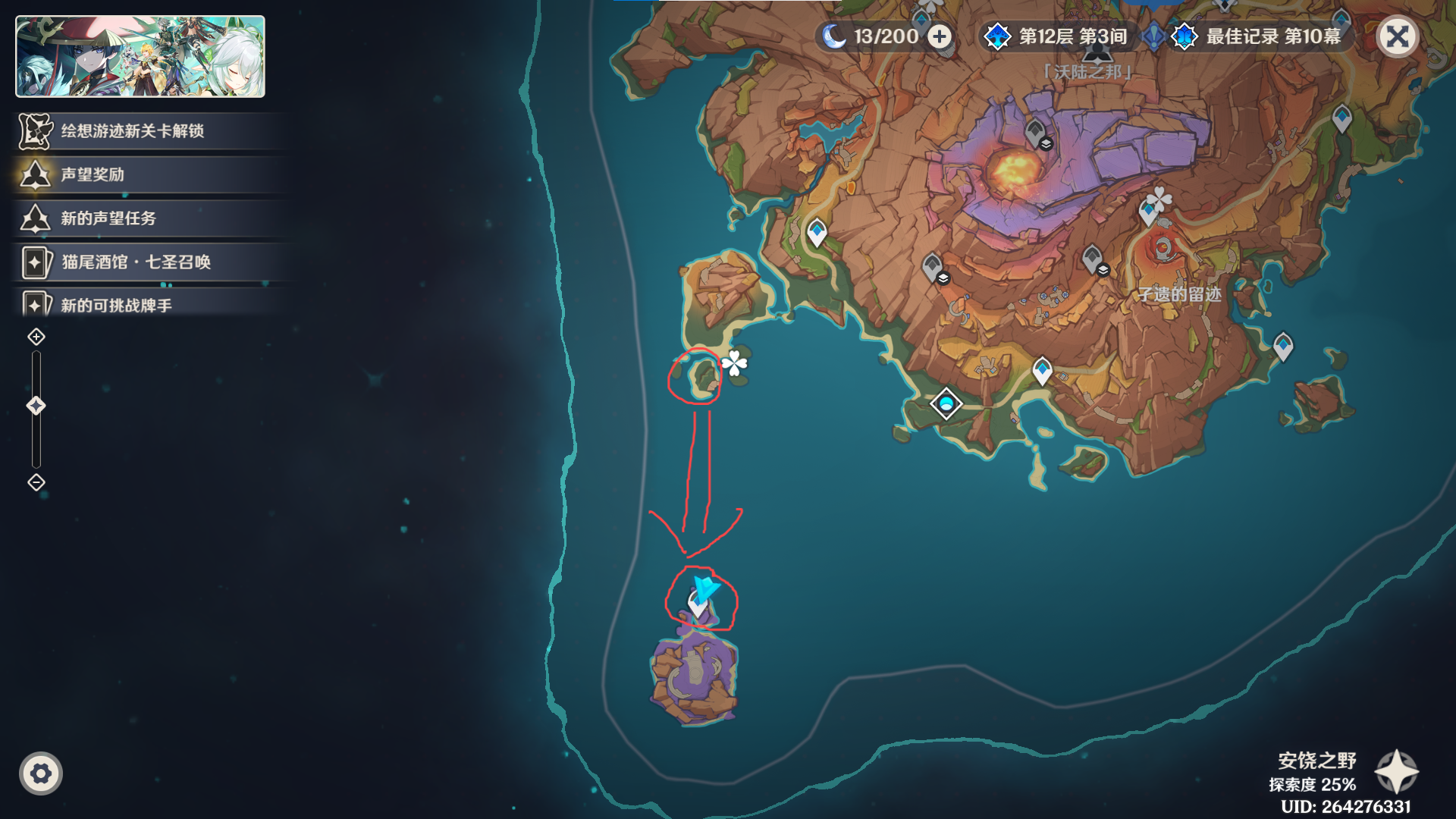Select the 新的可挑战牌手 entry
This screenshot has width=1456, height=819.
point(116,305)
